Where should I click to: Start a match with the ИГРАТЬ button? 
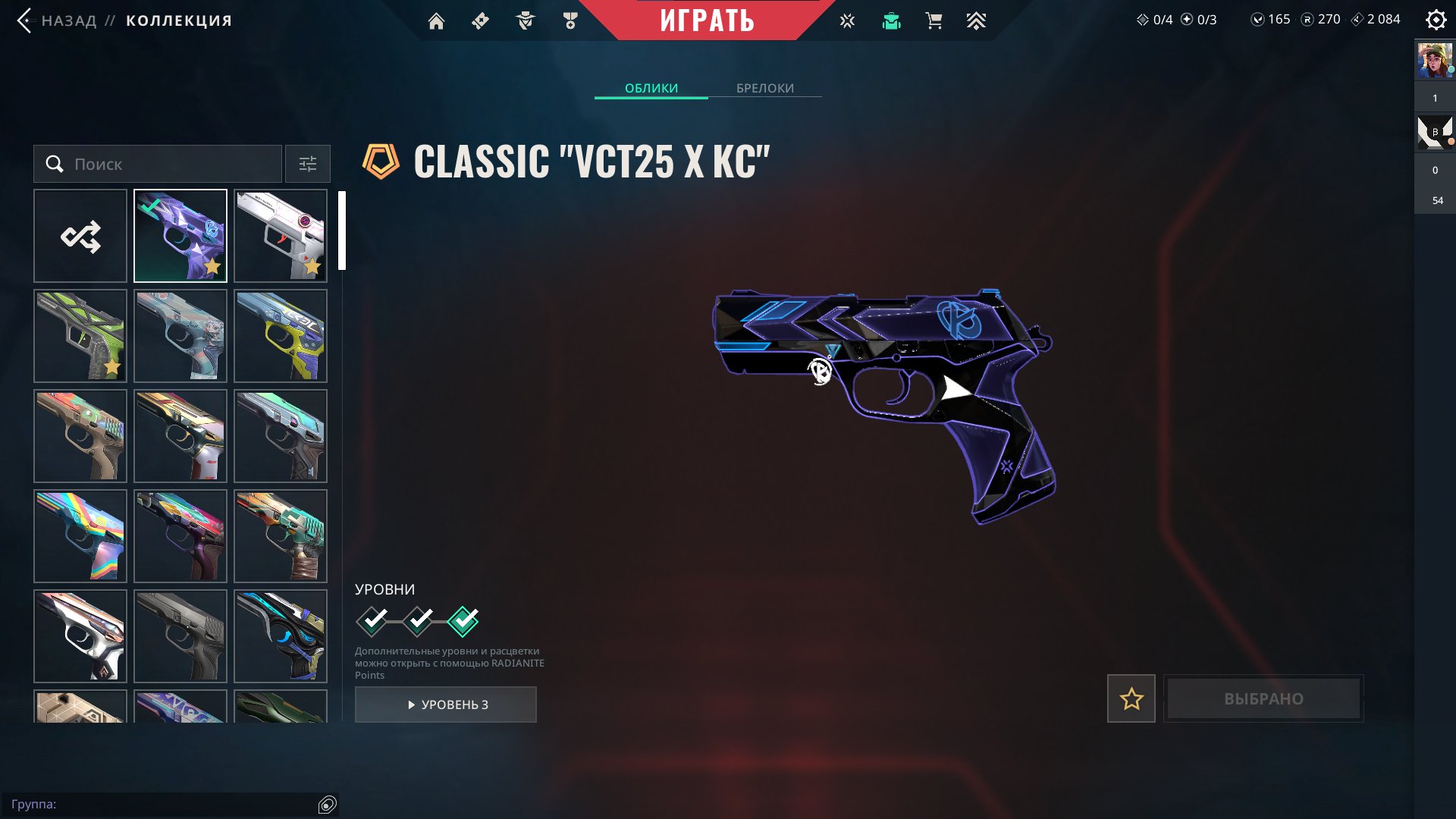coord(707,20)
